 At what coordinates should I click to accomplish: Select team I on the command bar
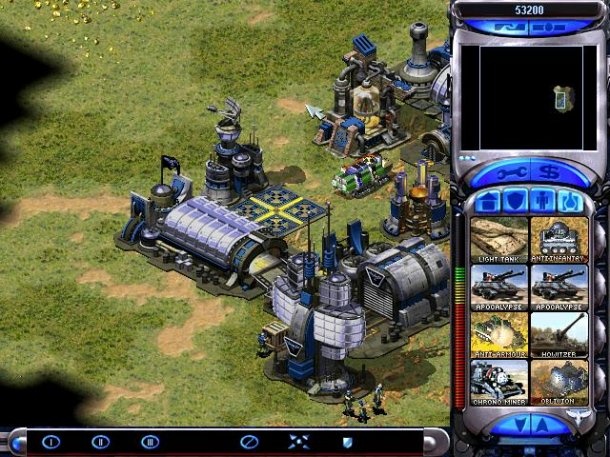50,441
